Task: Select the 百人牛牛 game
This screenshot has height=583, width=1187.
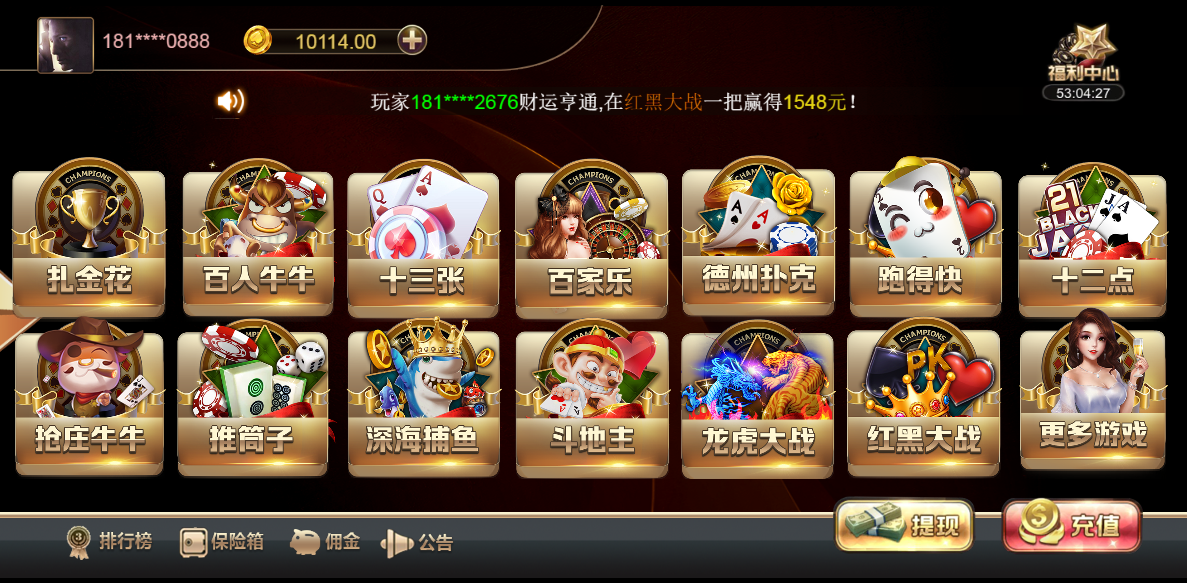Action: (x=256, y=242)
